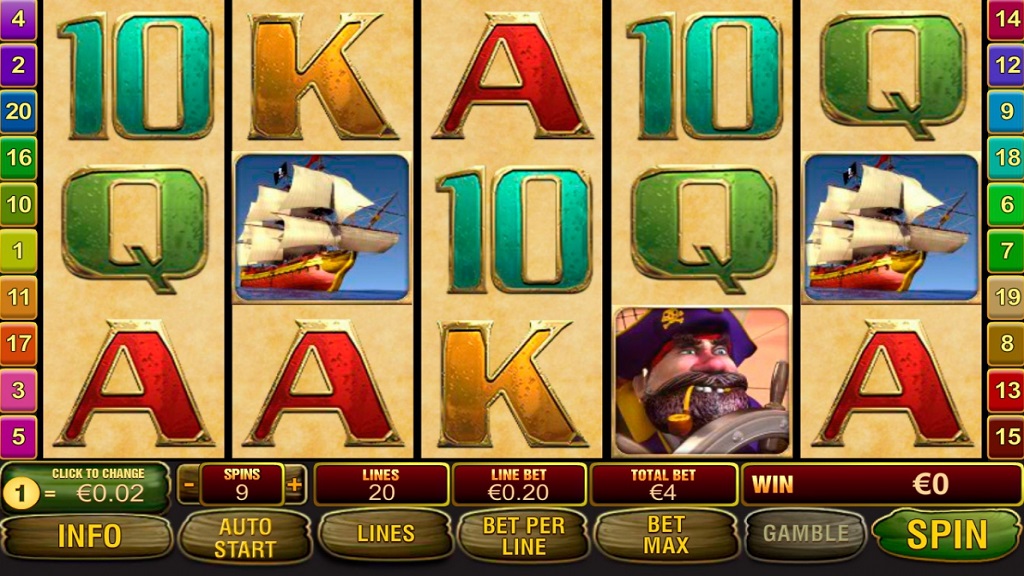Change the BET PER LINE
Viewport: 1024px width, 576px height.
523,536
